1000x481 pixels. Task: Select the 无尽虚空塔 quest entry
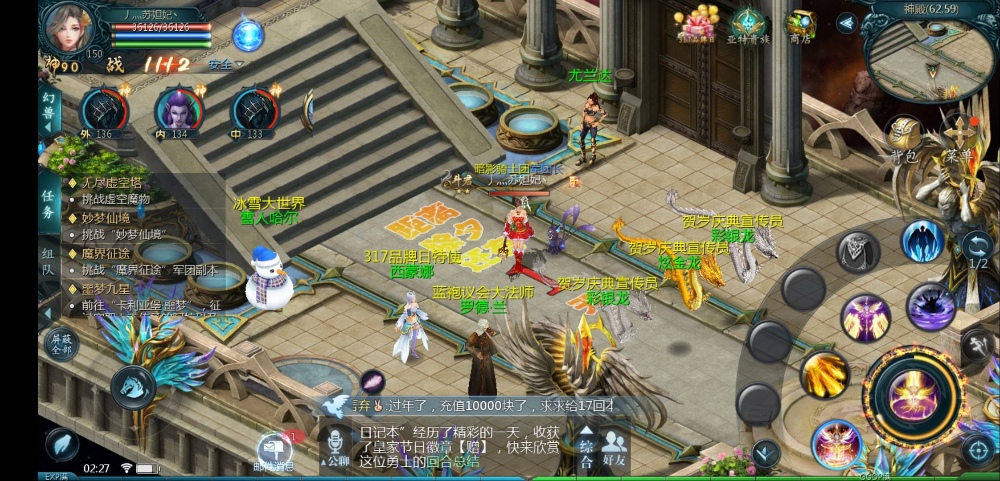(112, 183)
